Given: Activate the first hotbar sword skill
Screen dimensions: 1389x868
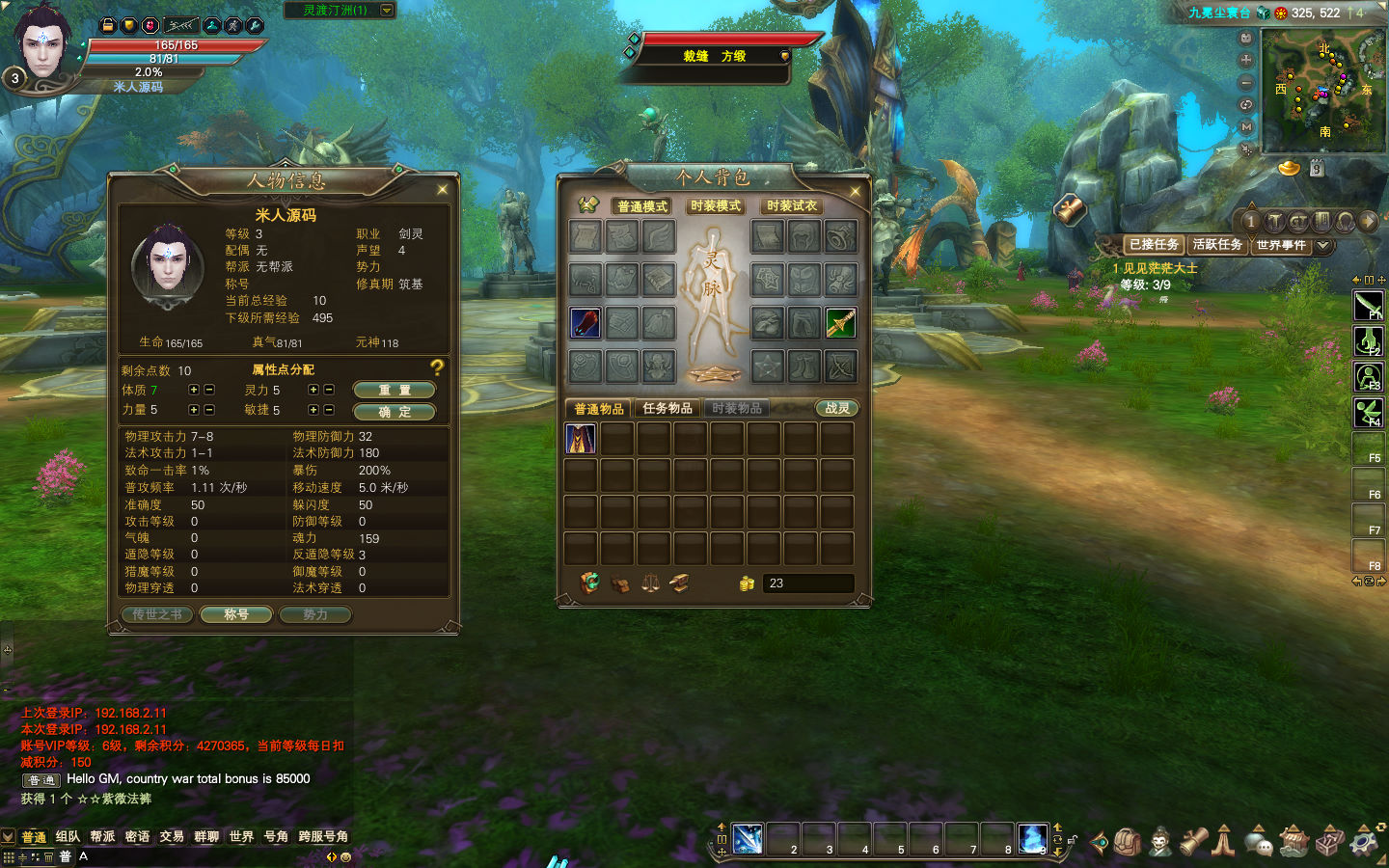Looking at the screenshot, I should [x=748, y=839].
